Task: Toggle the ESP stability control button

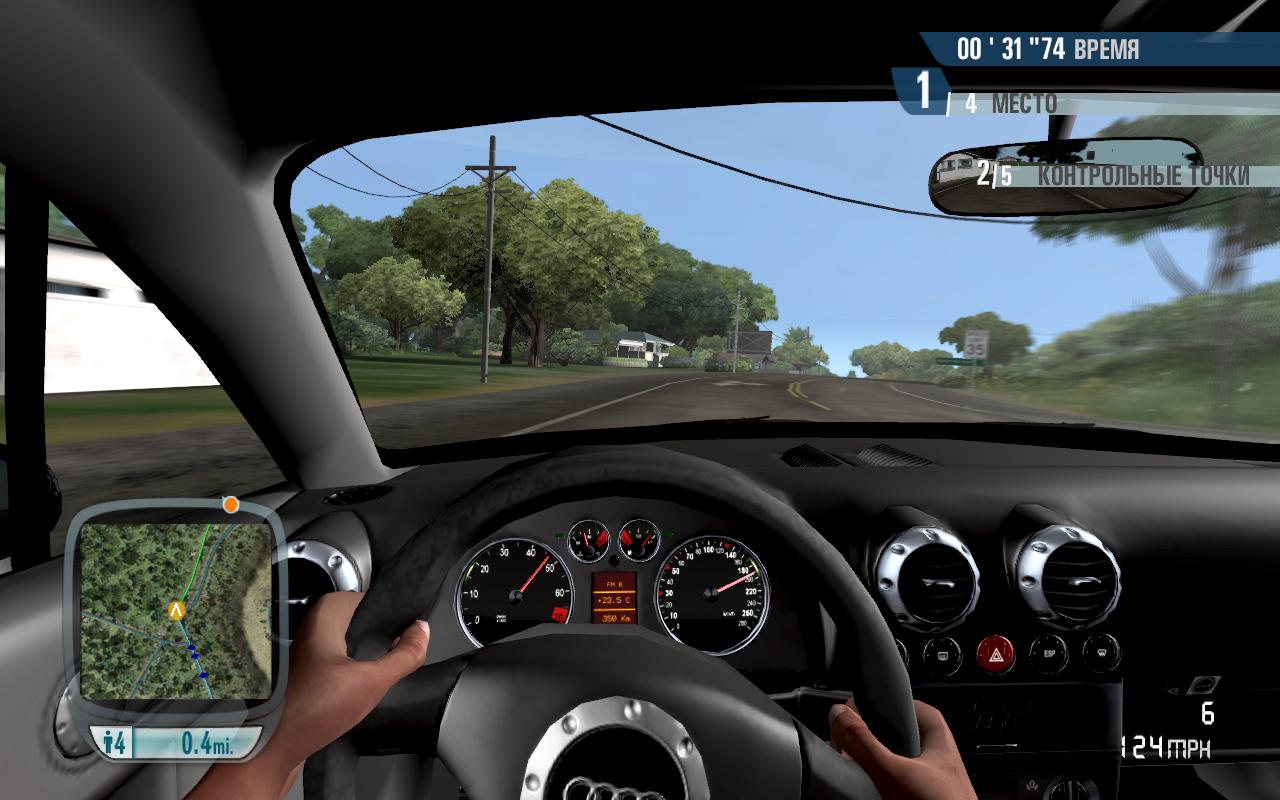Action: pos(1050,655)
